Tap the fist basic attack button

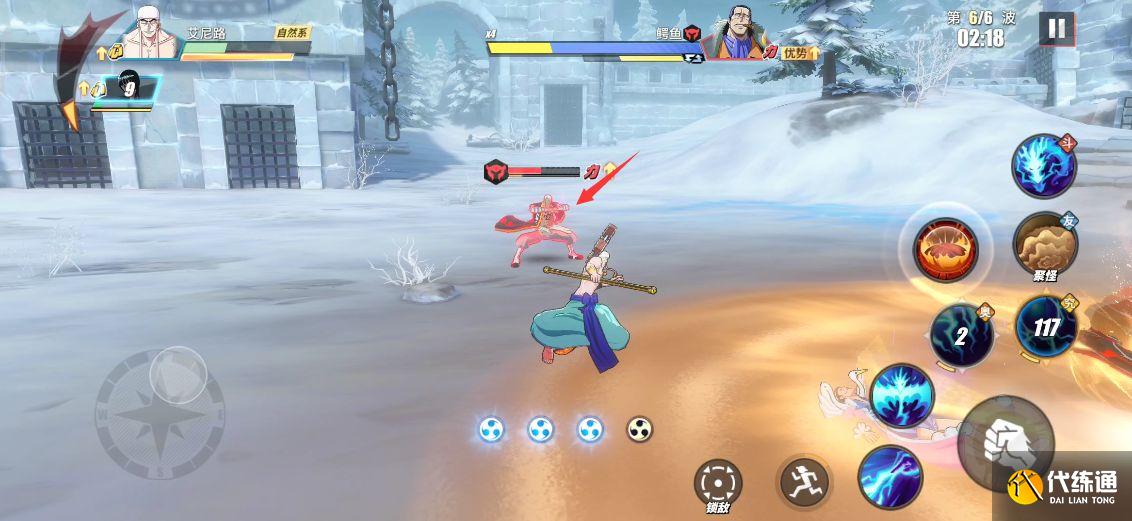1003,440
